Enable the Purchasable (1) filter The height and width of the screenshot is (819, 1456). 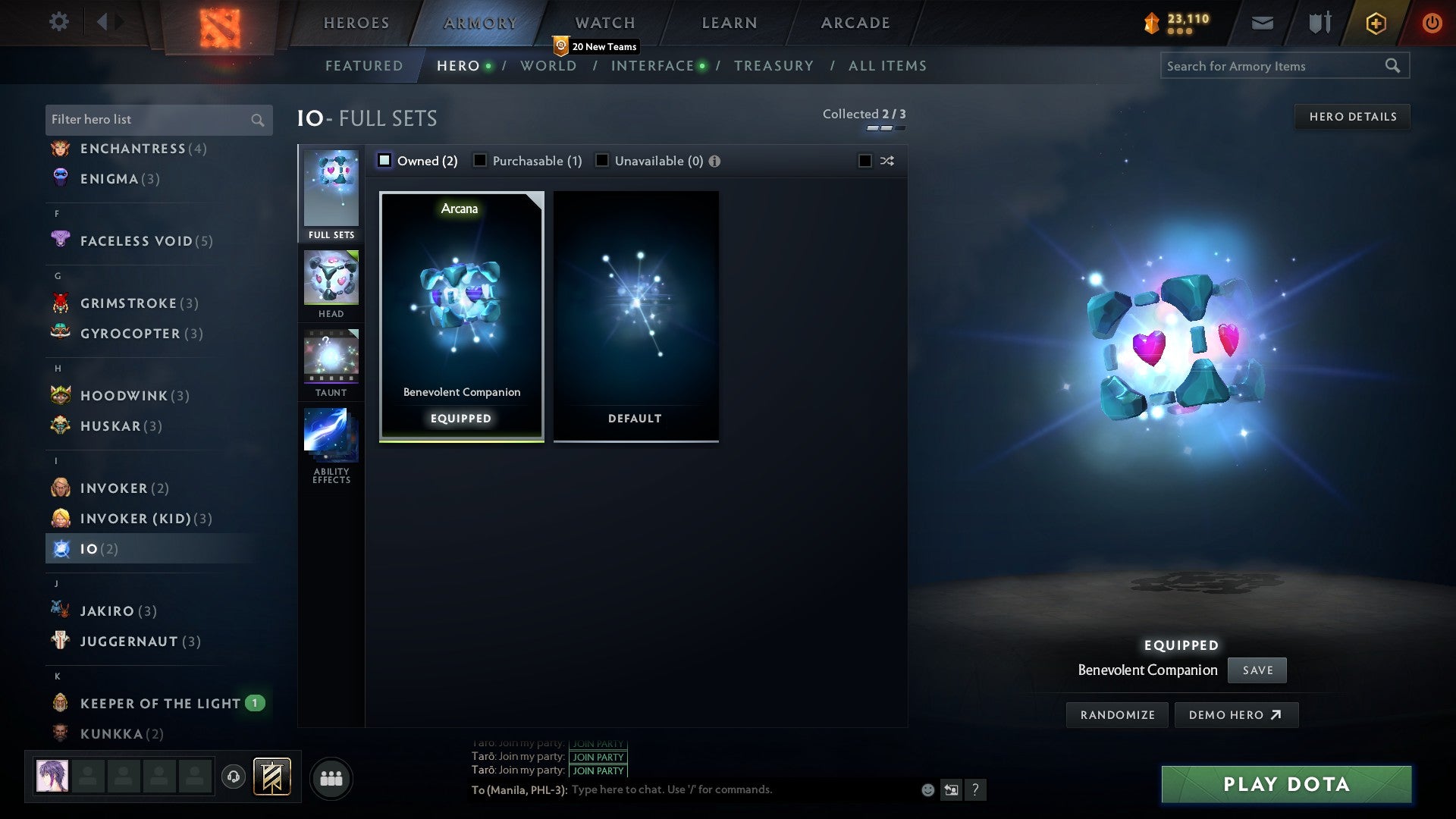pos(480,160)
